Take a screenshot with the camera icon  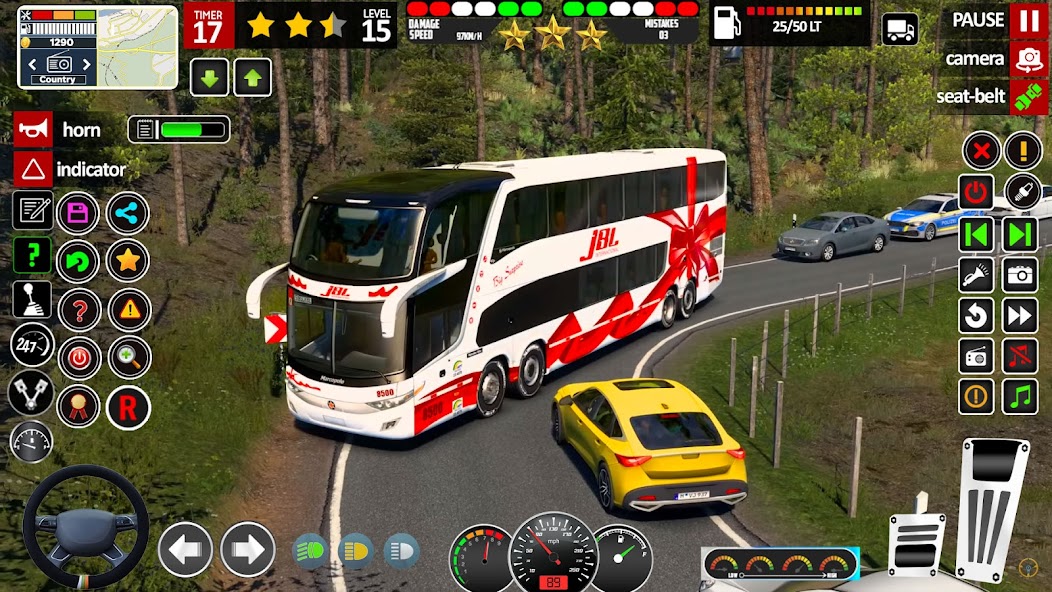[x=1020, y=275]
